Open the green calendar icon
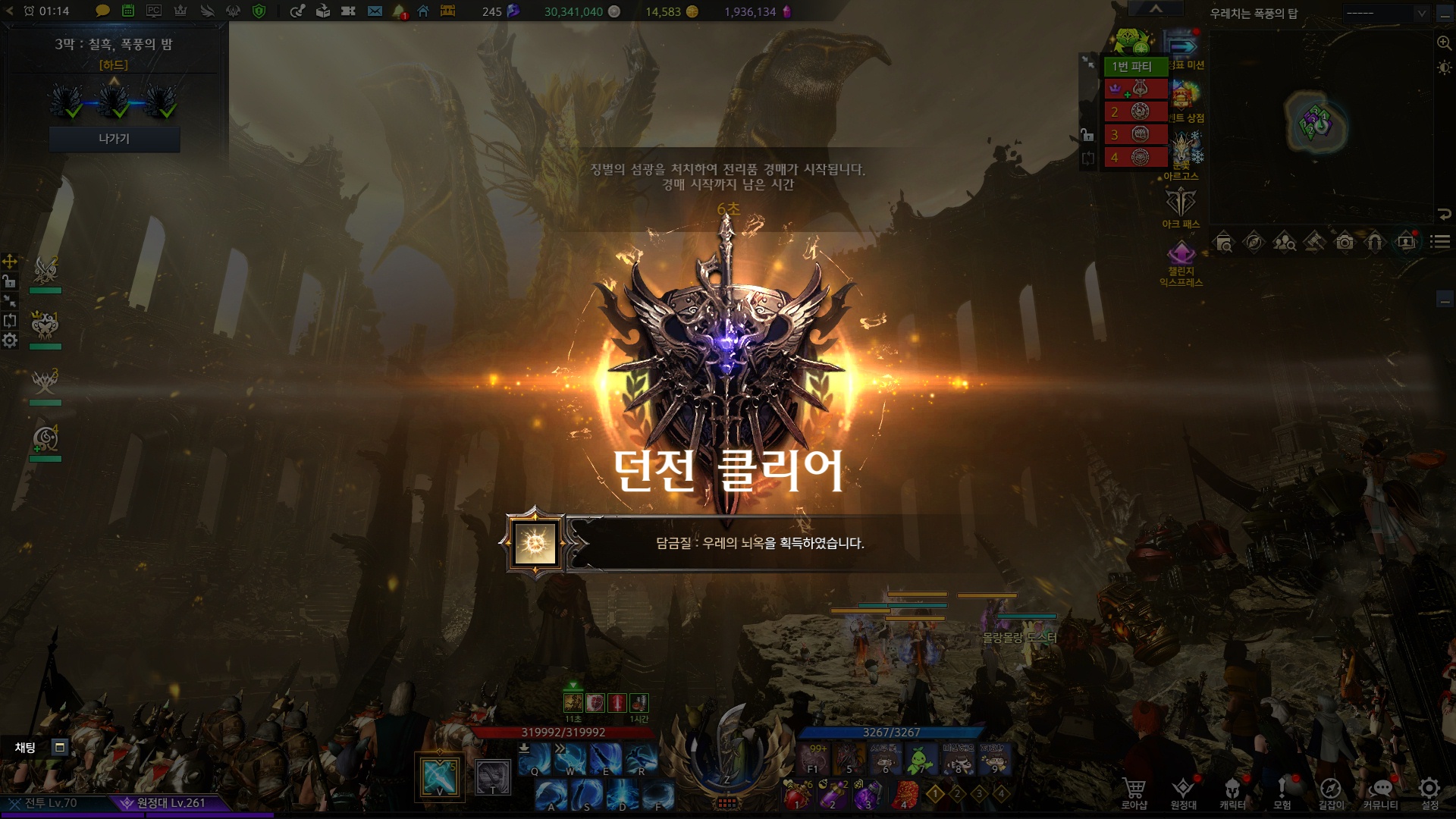Image resolution: width=1456 pixels, height=819 pixels. coord(128,11)
